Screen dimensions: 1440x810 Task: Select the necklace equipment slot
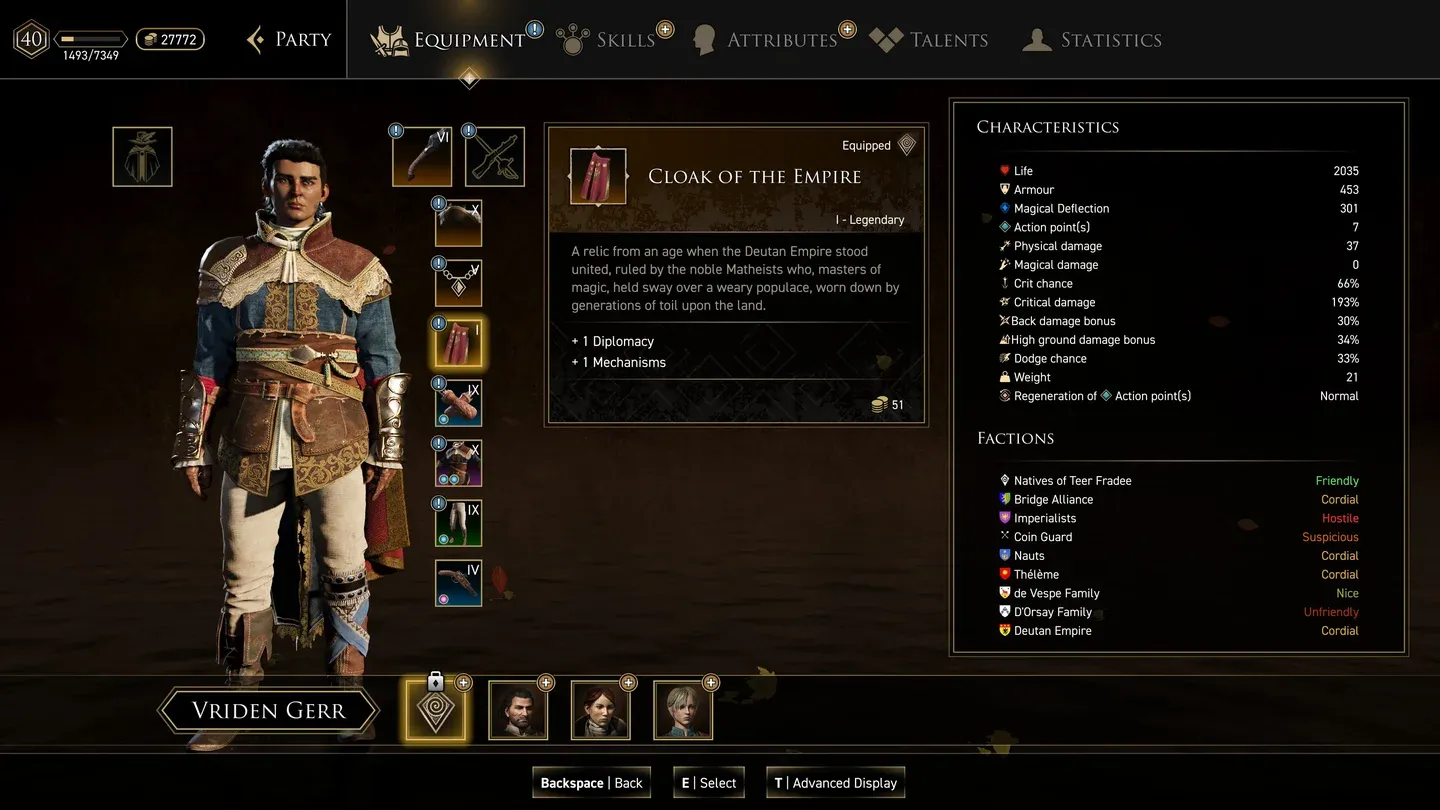point(458,284)
